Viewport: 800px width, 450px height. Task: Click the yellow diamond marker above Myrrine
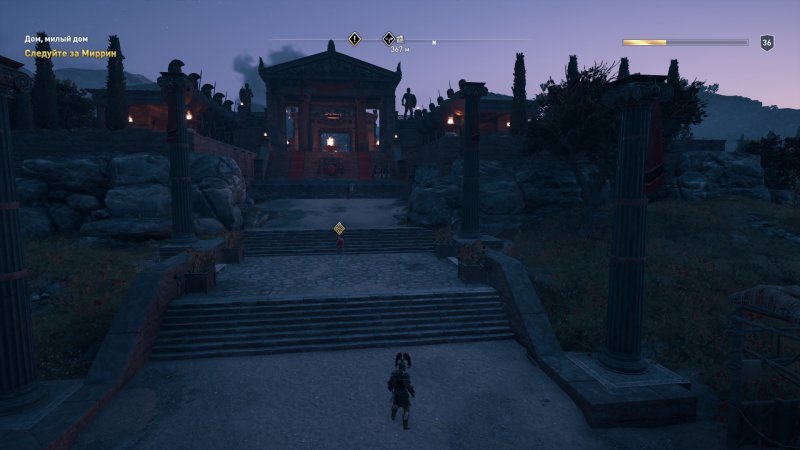[340, 228]
